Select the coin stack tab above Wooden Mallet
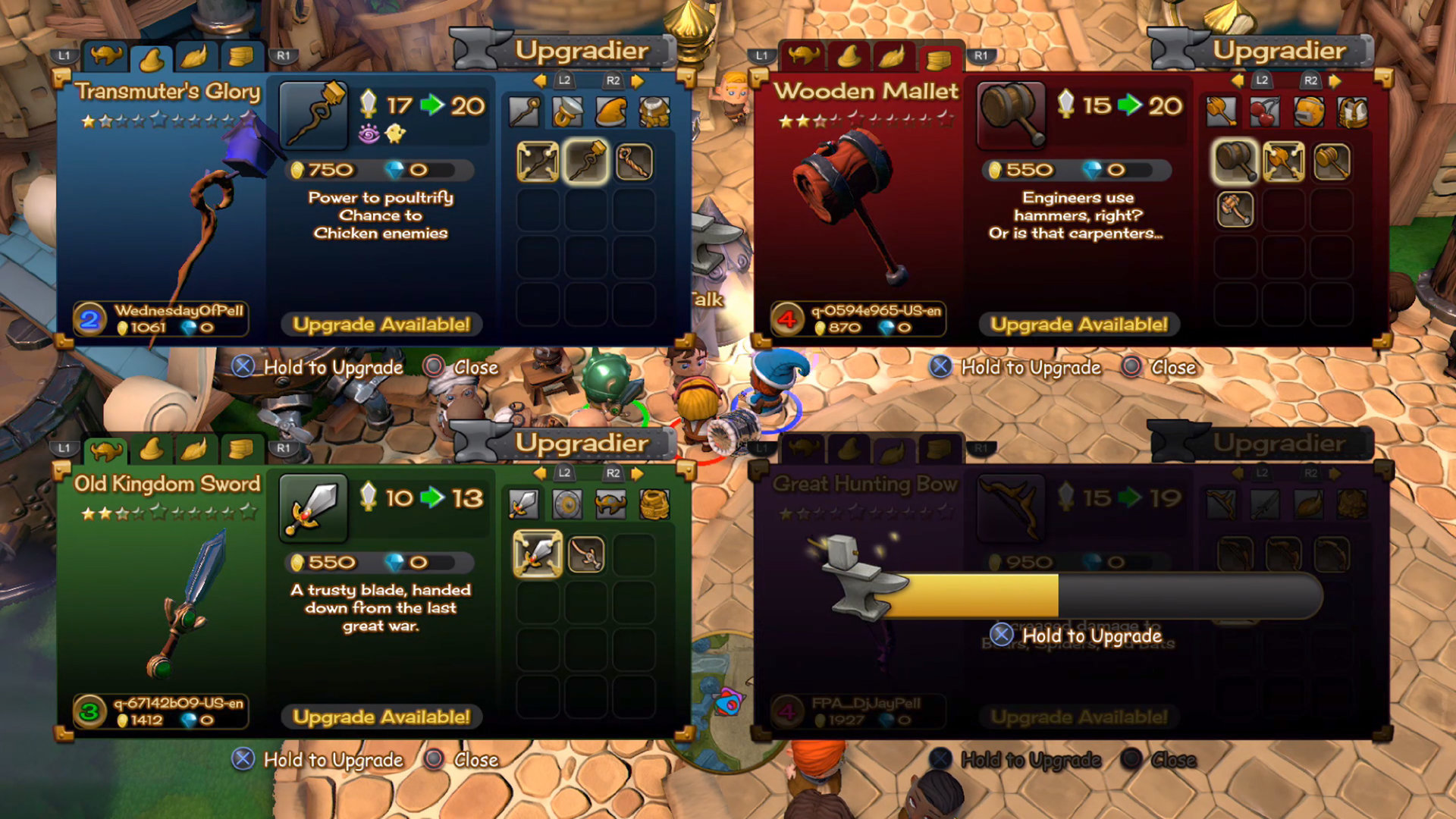Viewport: 1456px width, 819px height. click(938, 58)
